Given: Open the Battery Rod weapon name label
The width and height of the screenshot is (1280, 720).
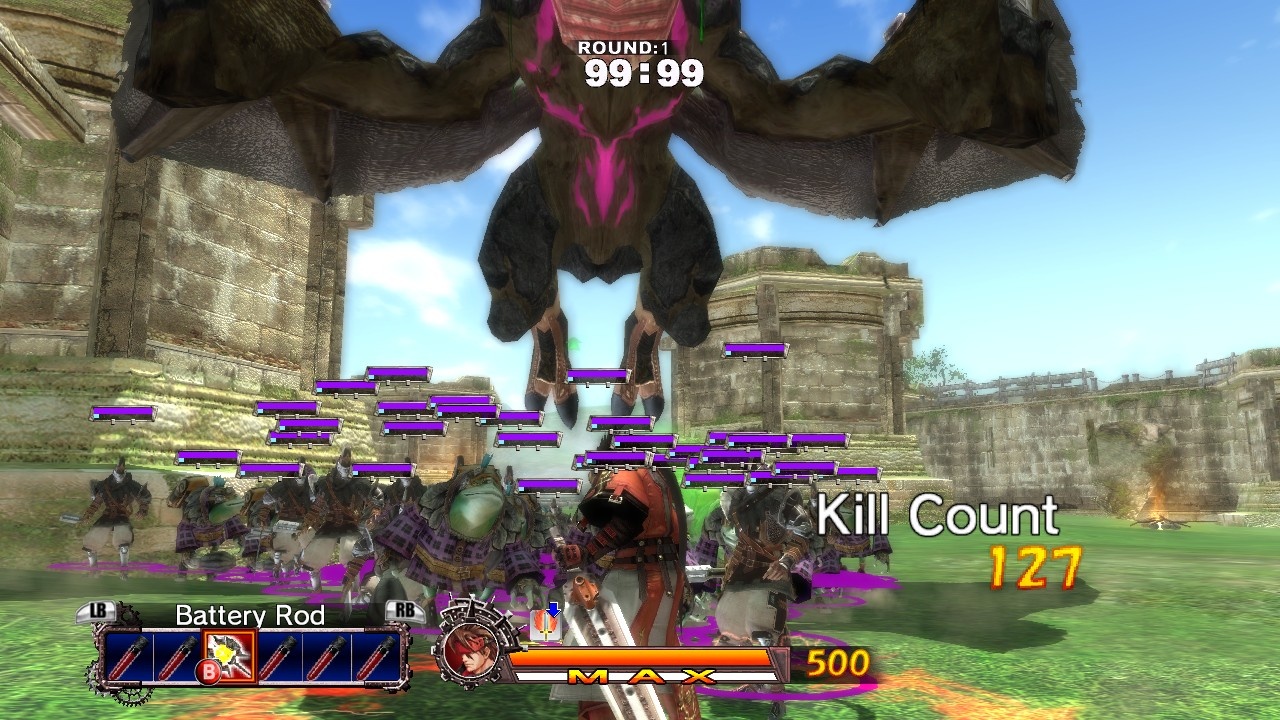Looking at the screenshot, I should [250, 617].
